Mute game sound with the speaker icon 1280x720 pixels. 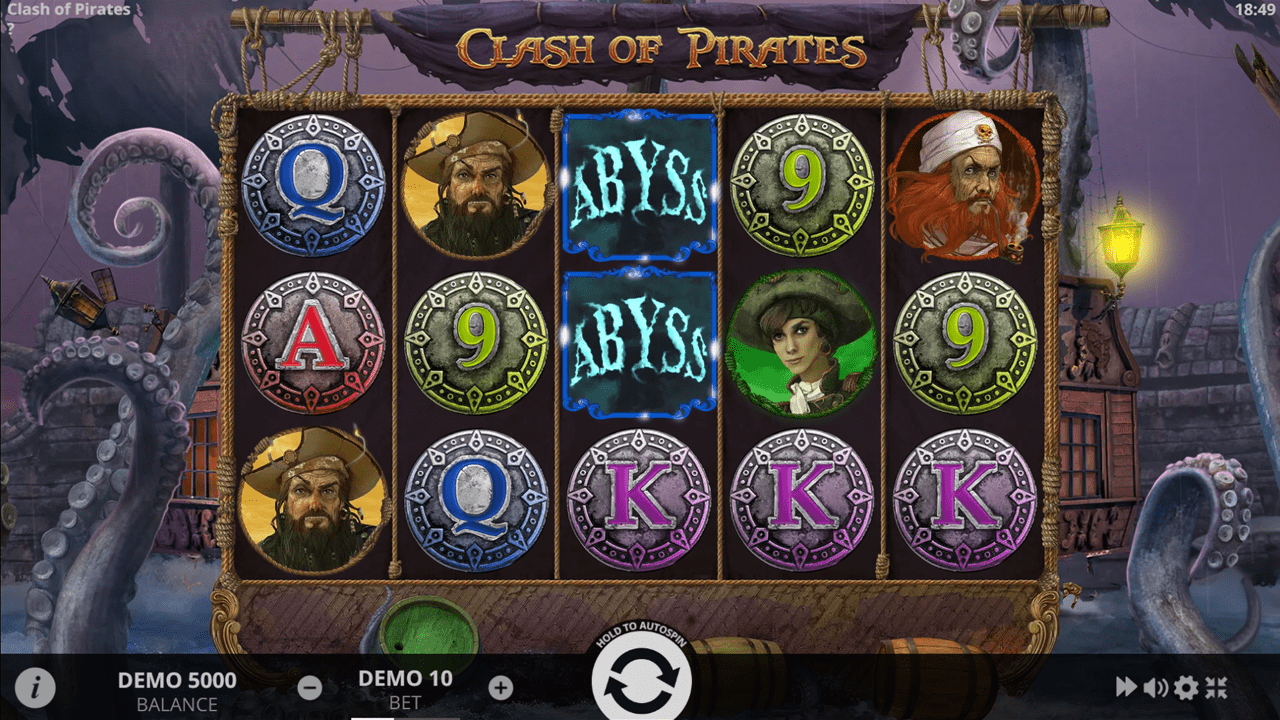point(1154,686)
